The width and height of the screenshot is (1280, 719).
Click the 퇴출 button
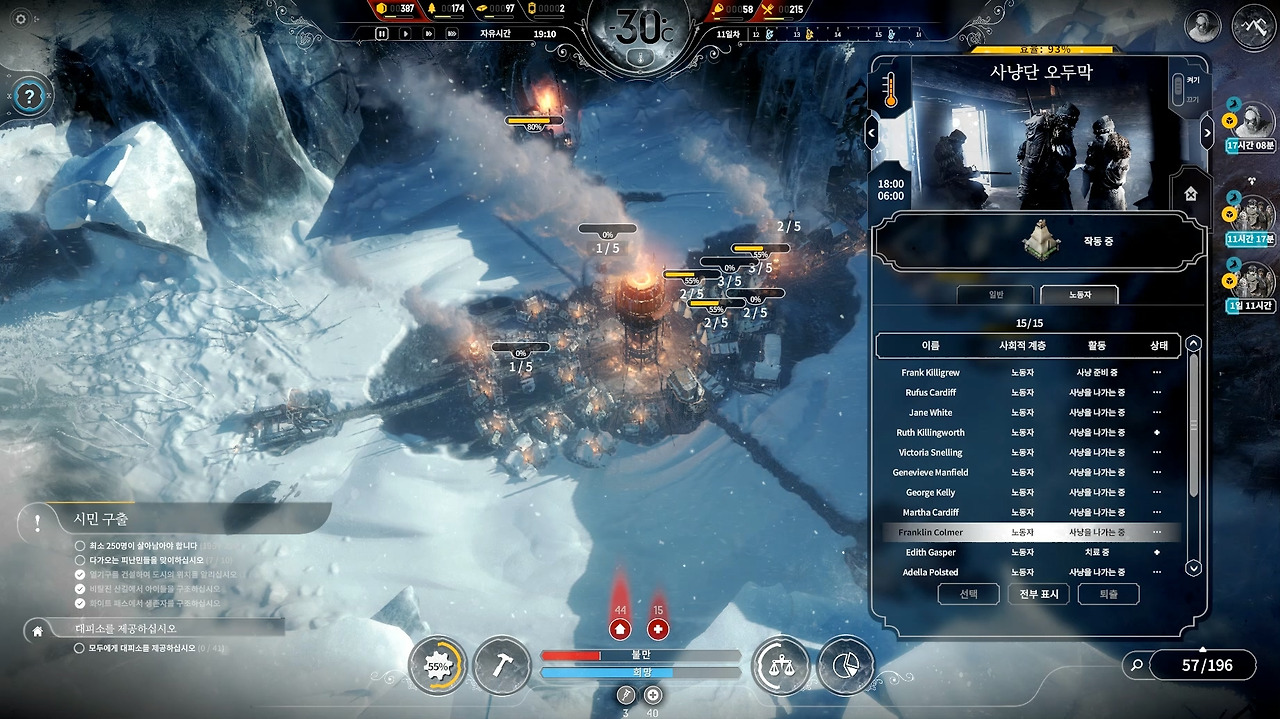tap(1109, 594)
